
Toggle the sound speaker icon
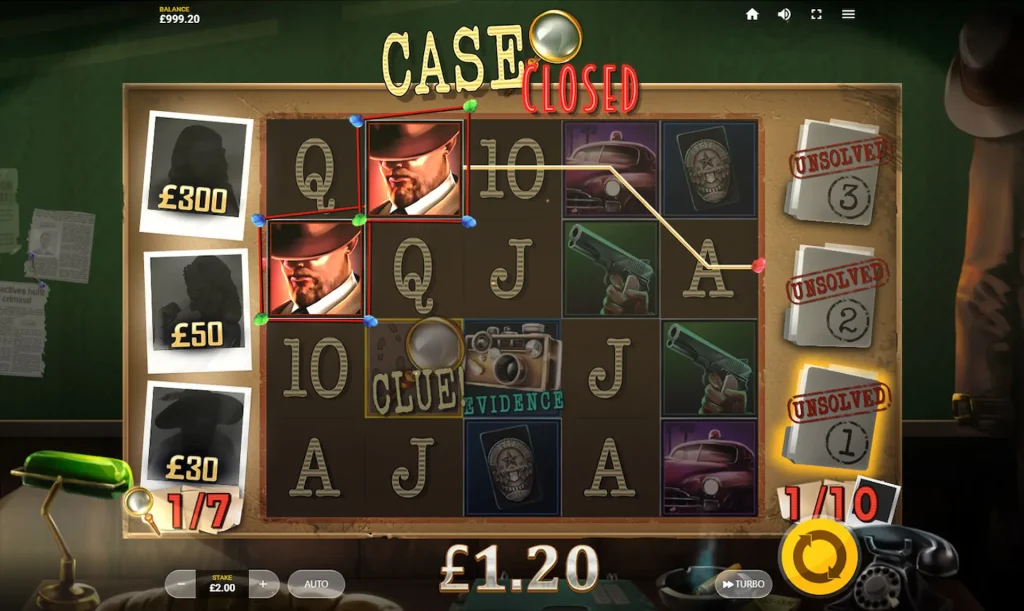click(784, 14)
